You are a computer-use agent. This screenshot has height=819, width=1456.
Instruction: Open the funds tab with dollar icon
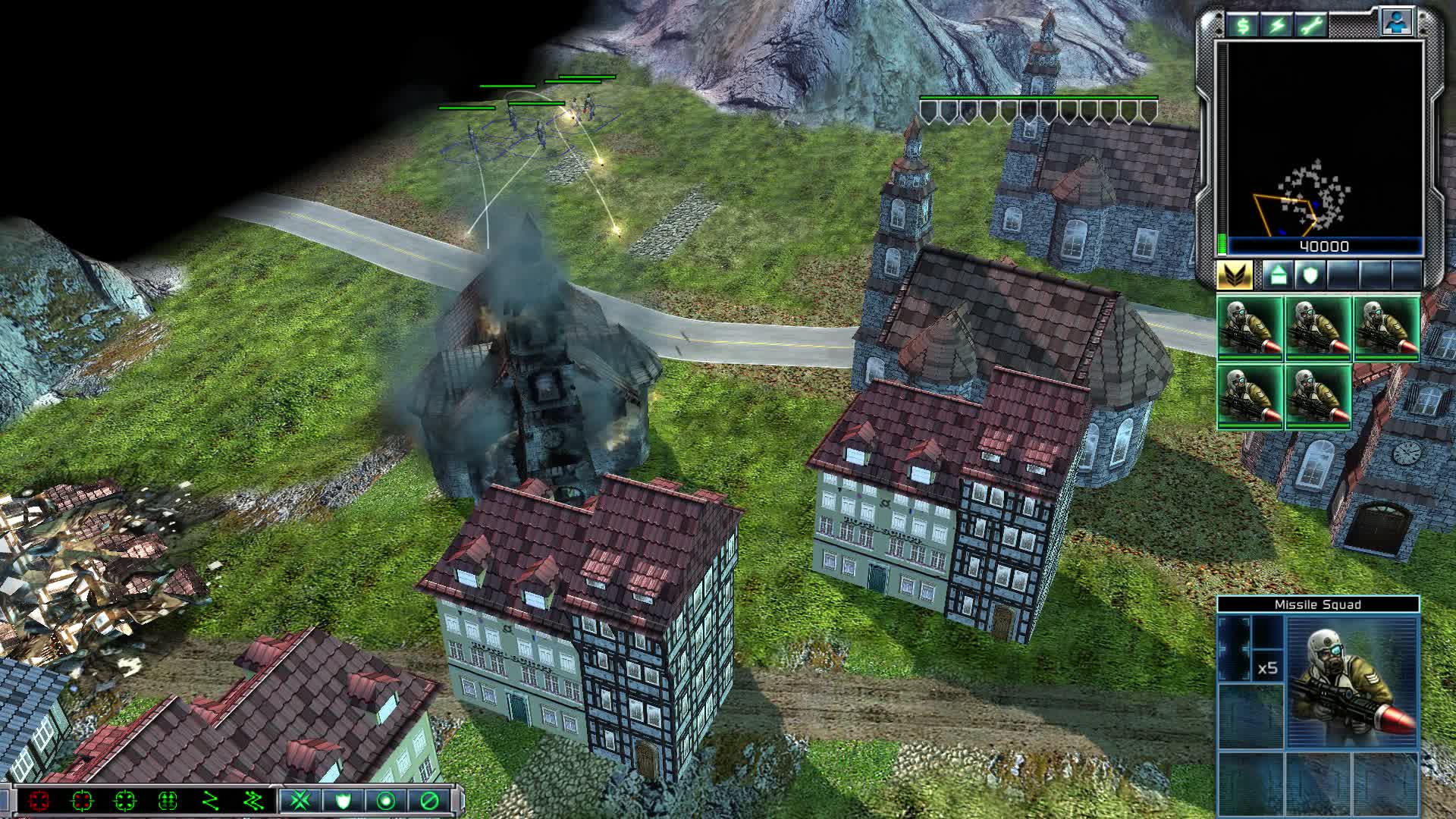pyautogui.click(x=1243, y=25)
